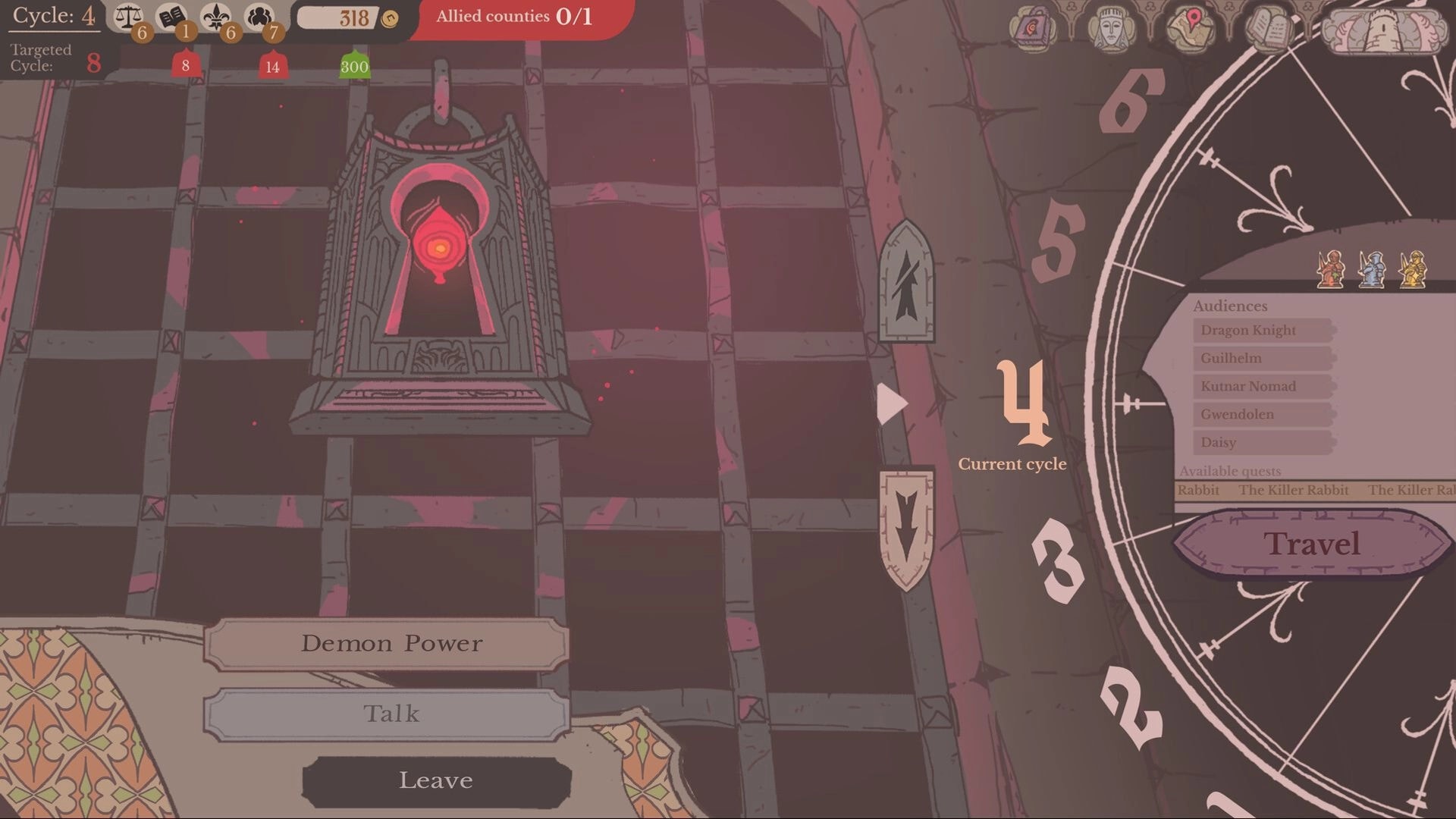Image resolution: width=1456 pixels, height=819 pixels.
Task: Click the scales of justice stat icon
Action: [127, 17]
